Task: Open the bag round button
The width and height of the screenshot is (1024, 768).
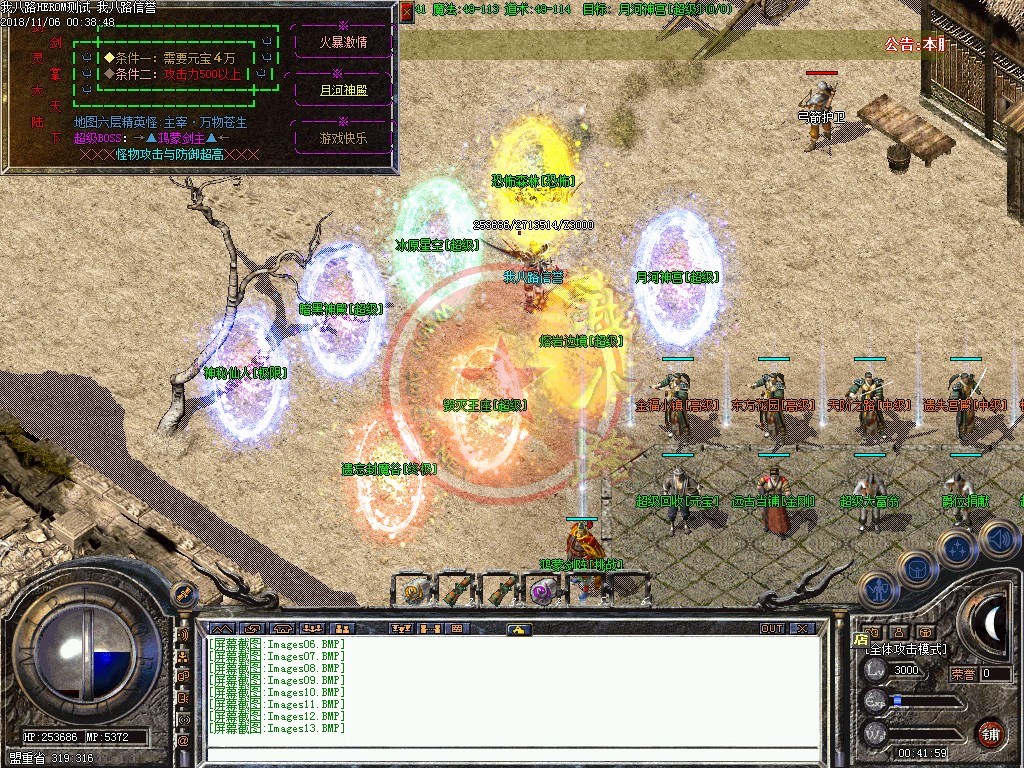Action: [x=916, y=567]
